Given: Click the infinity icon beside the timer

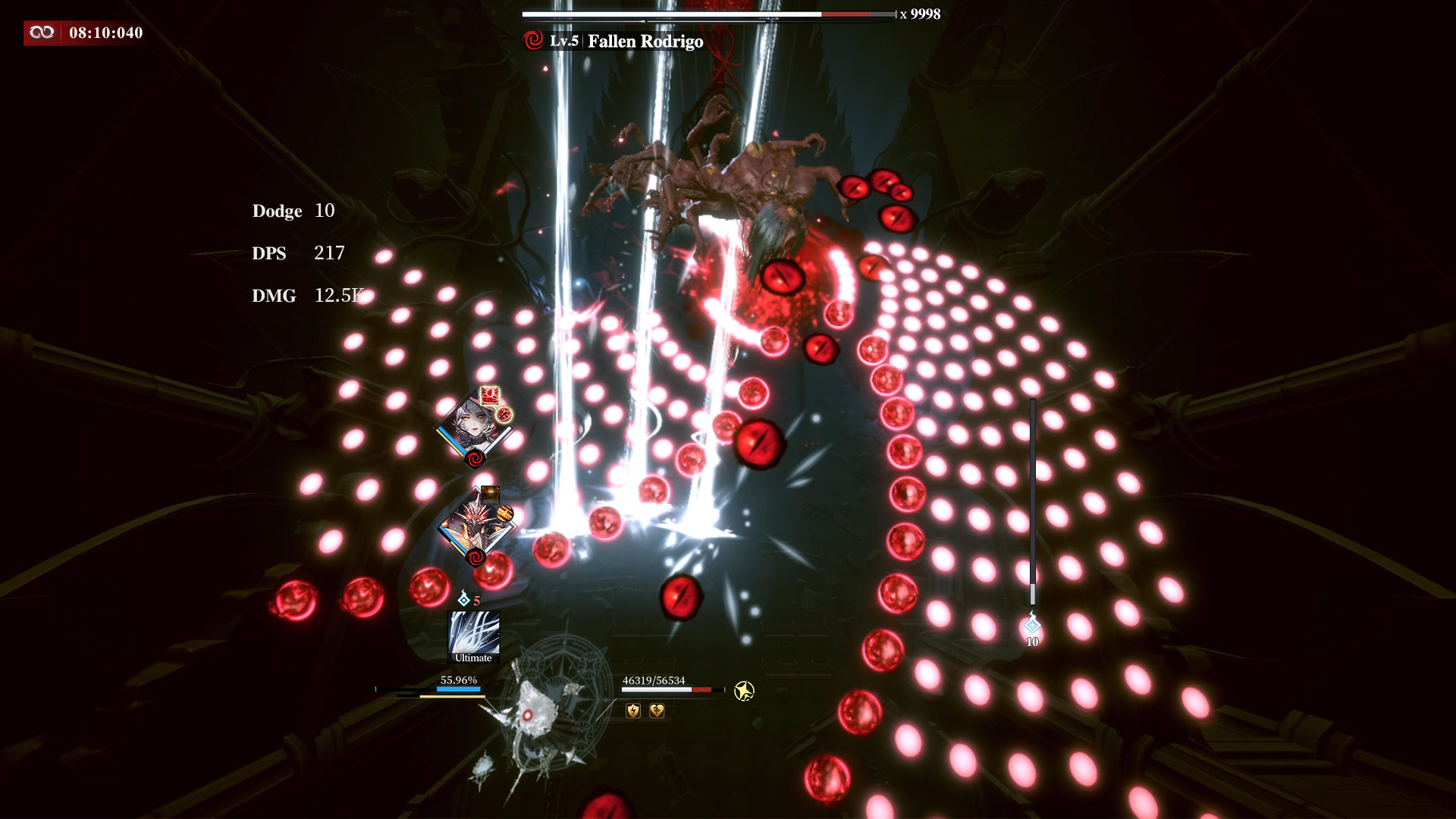Looking at the screenshot, I should pyautogui.click(x=42, y=33).
